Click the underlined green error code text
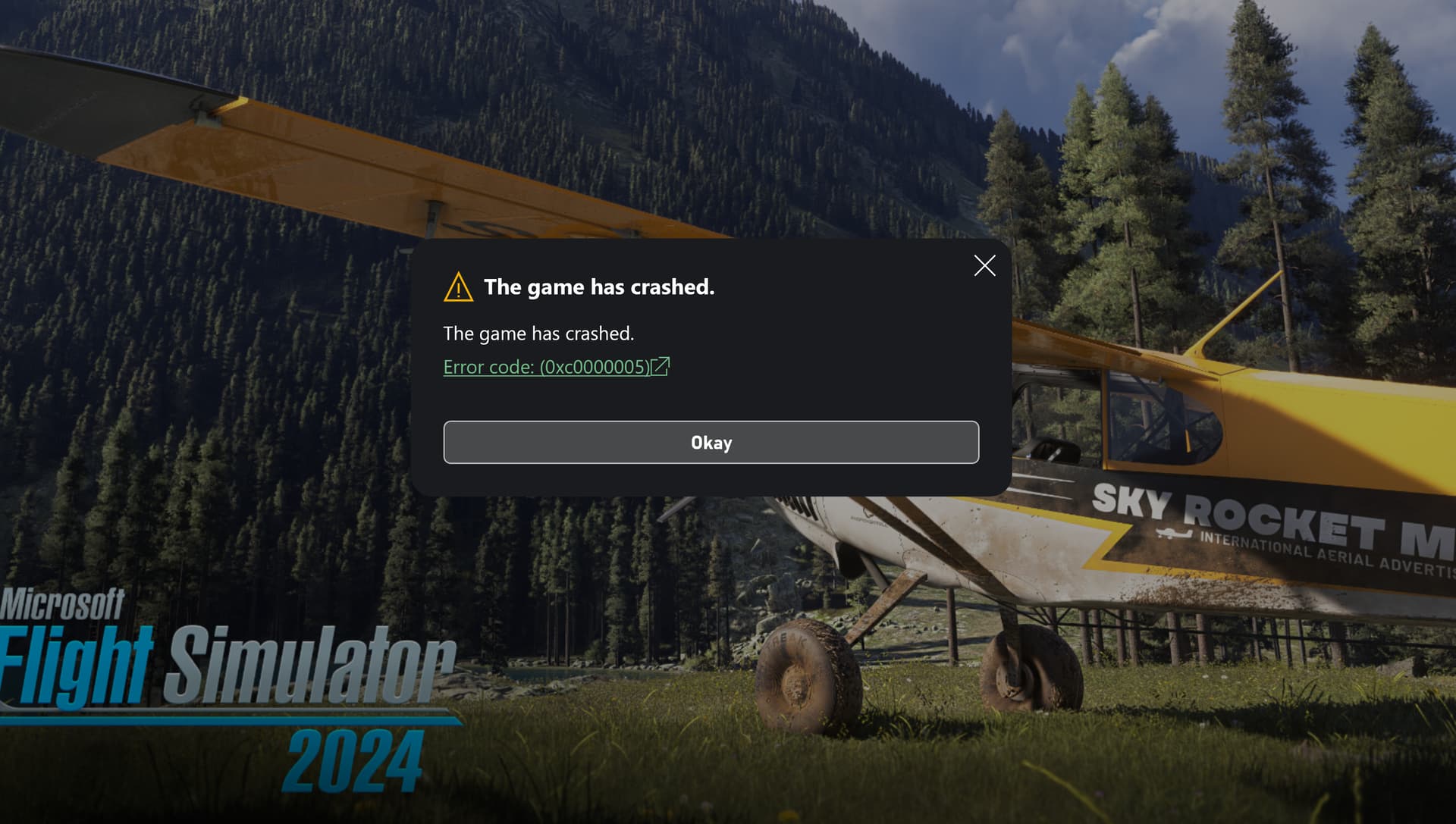This screenshot has width=1456, height=824. click(x=546, y=367)
